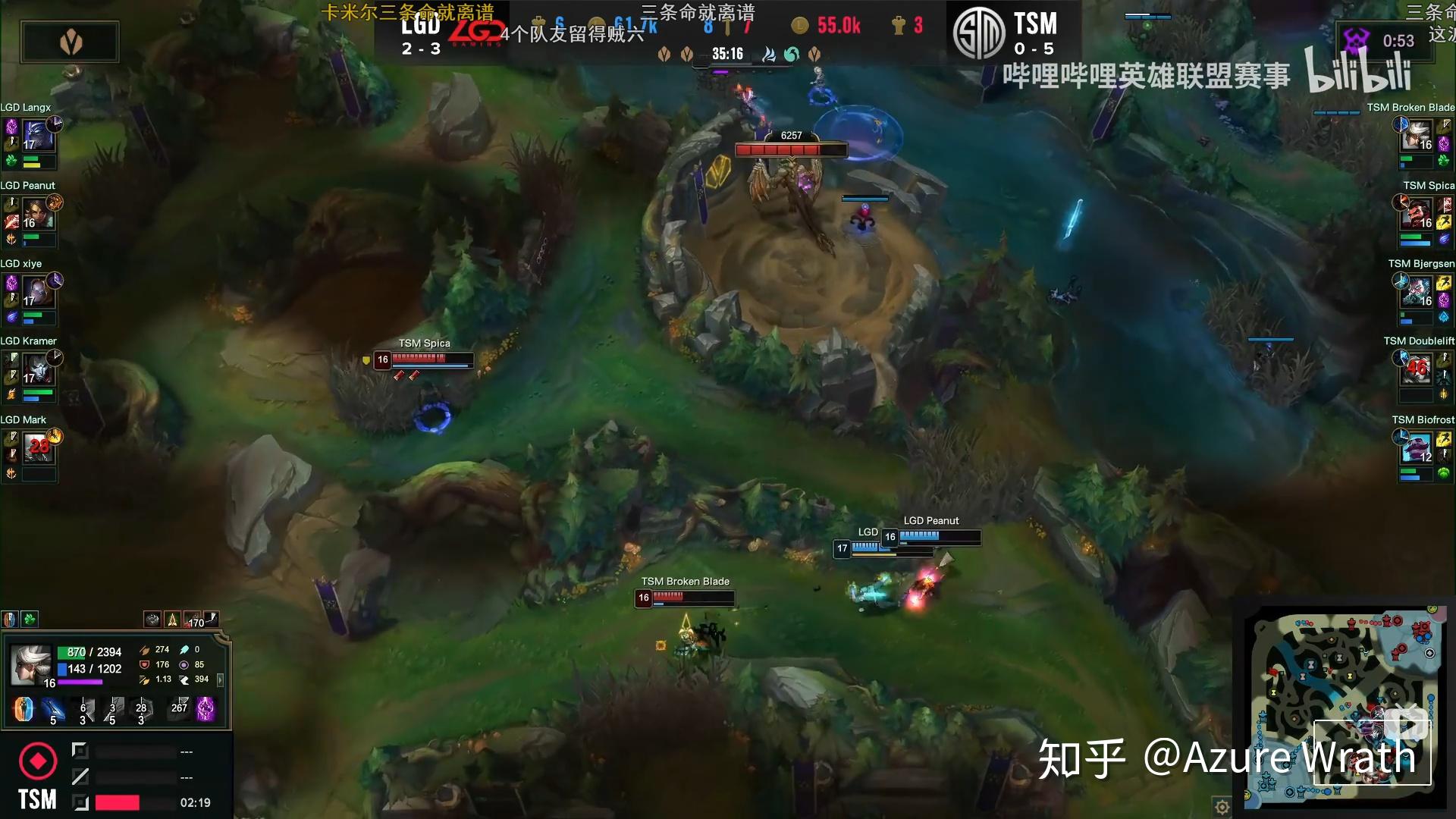Select LGD Langx's player portrait
The image size is (1456, 819).
click(39, 136)
